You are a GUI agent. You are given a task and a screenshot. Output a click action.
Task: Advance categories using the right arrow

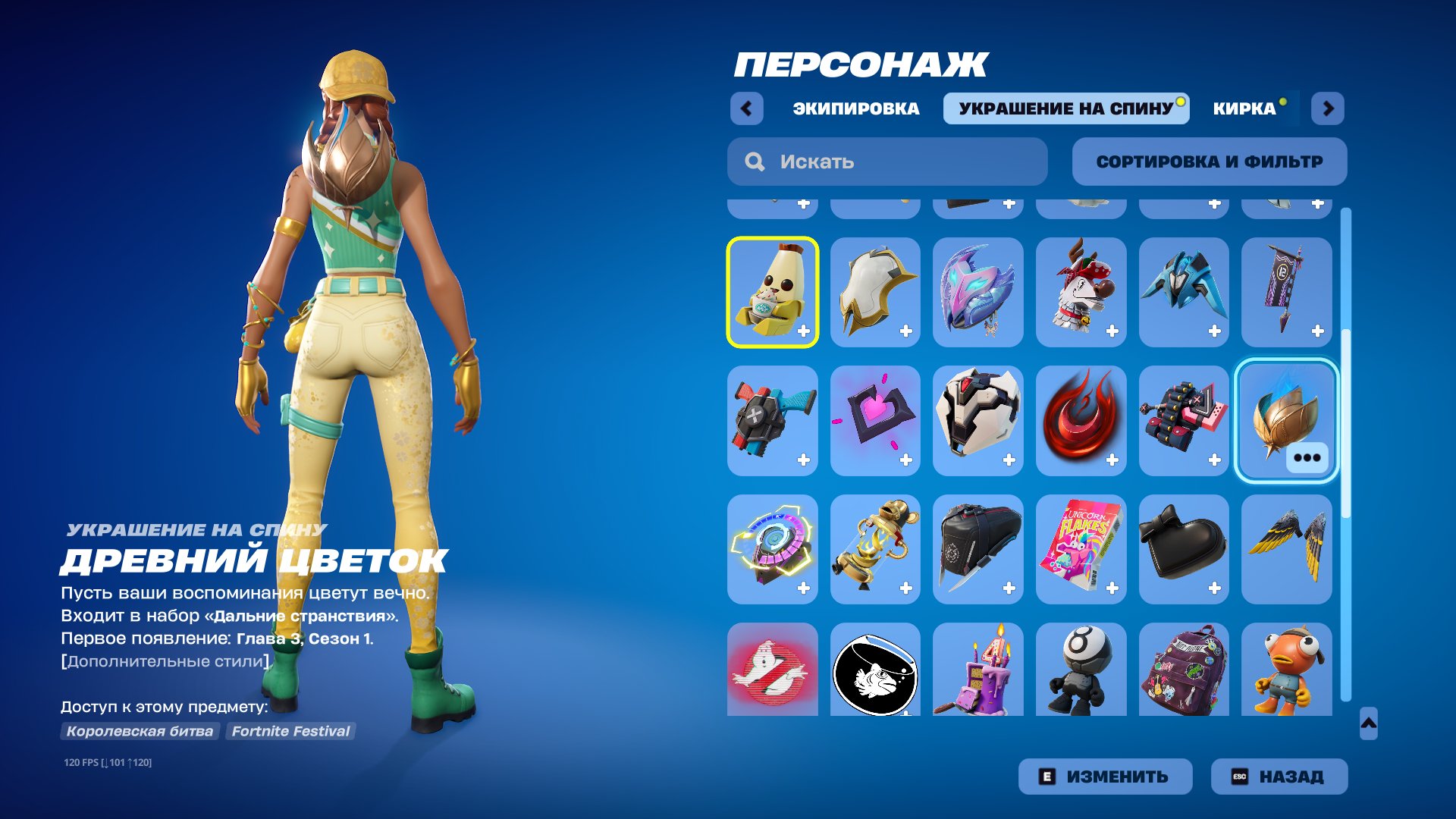pos(1329,108)
